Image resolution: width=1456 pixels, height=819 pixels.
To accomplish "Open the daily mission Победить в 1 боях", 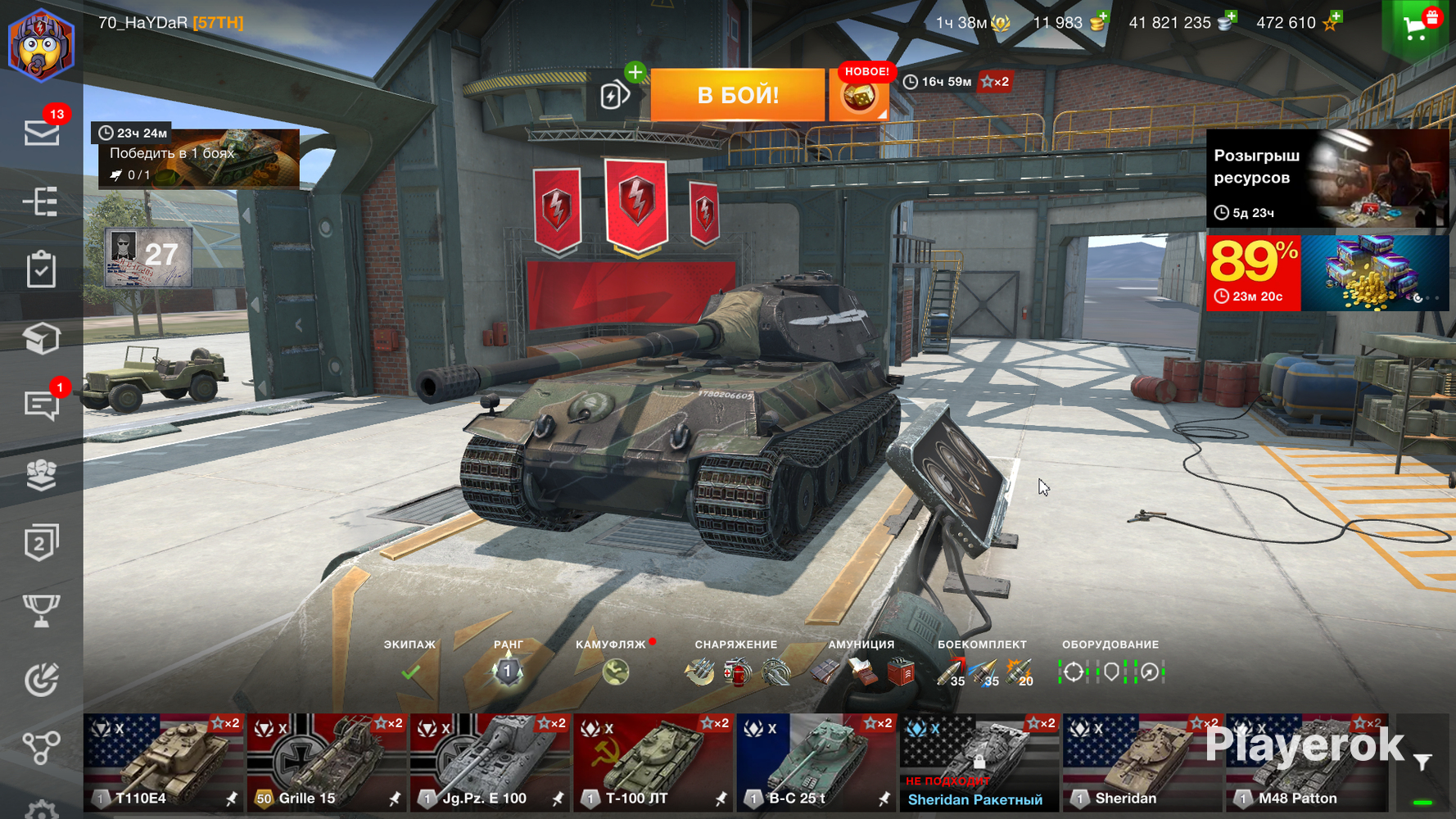I will tap(199, 159).
